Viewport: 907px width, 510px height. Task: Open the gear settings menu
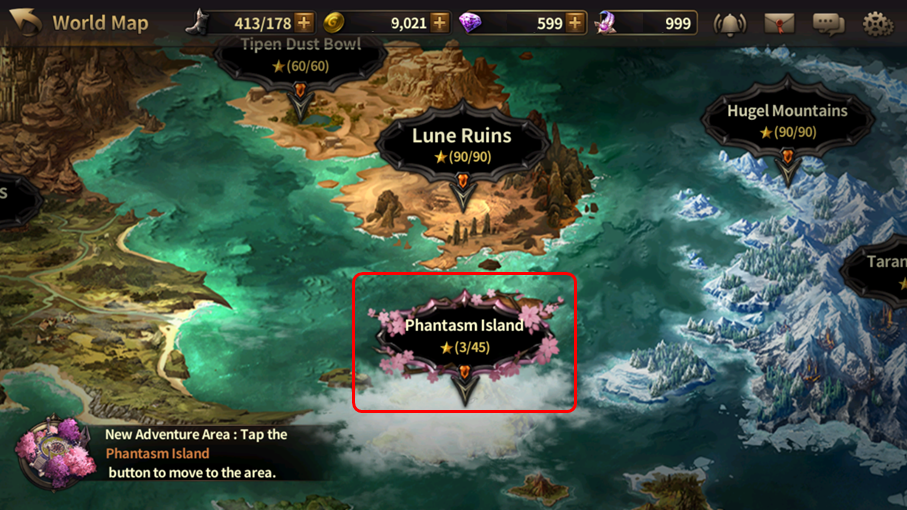pos(877,23)
